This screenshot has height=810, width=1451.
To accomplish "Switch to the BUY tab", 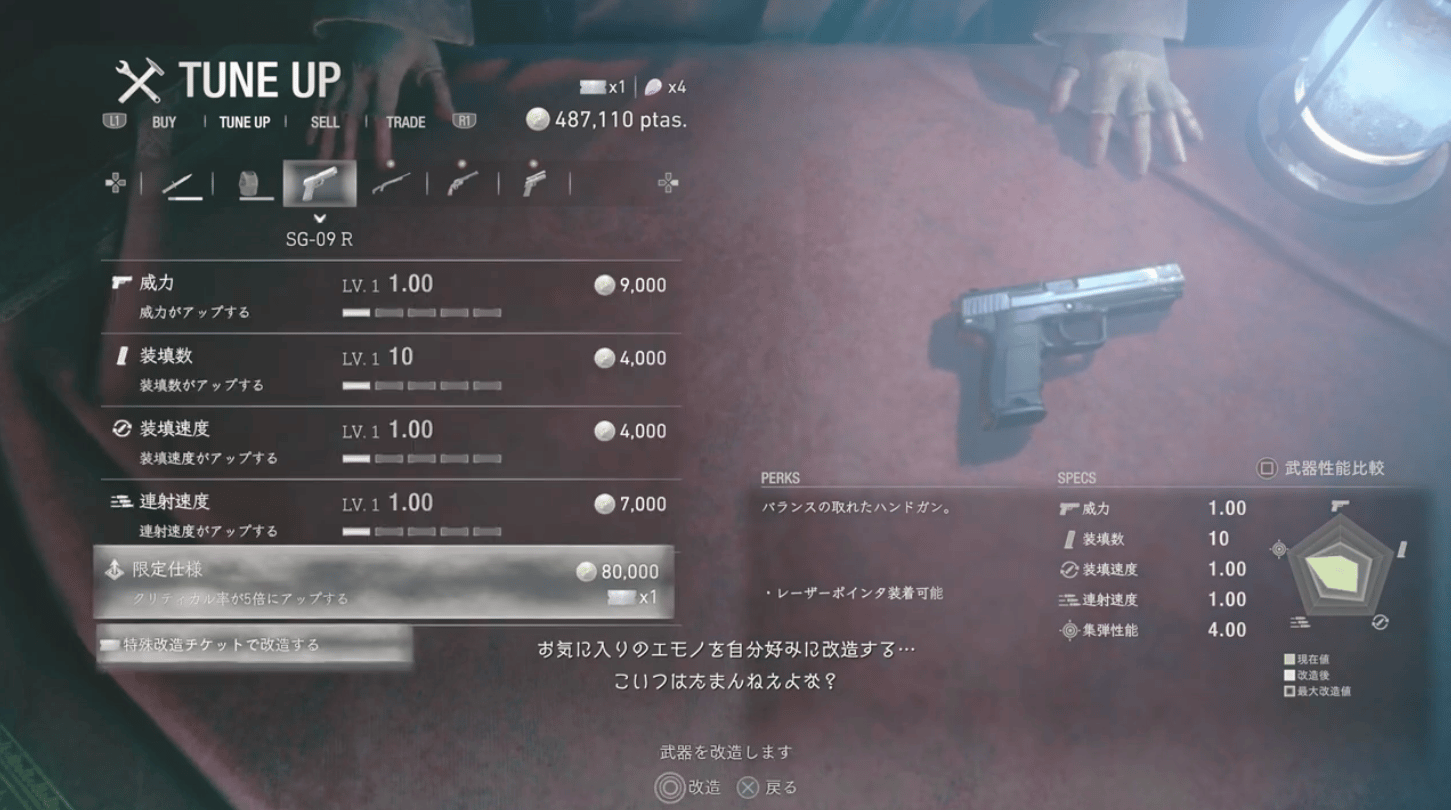I will click(164, 122).
